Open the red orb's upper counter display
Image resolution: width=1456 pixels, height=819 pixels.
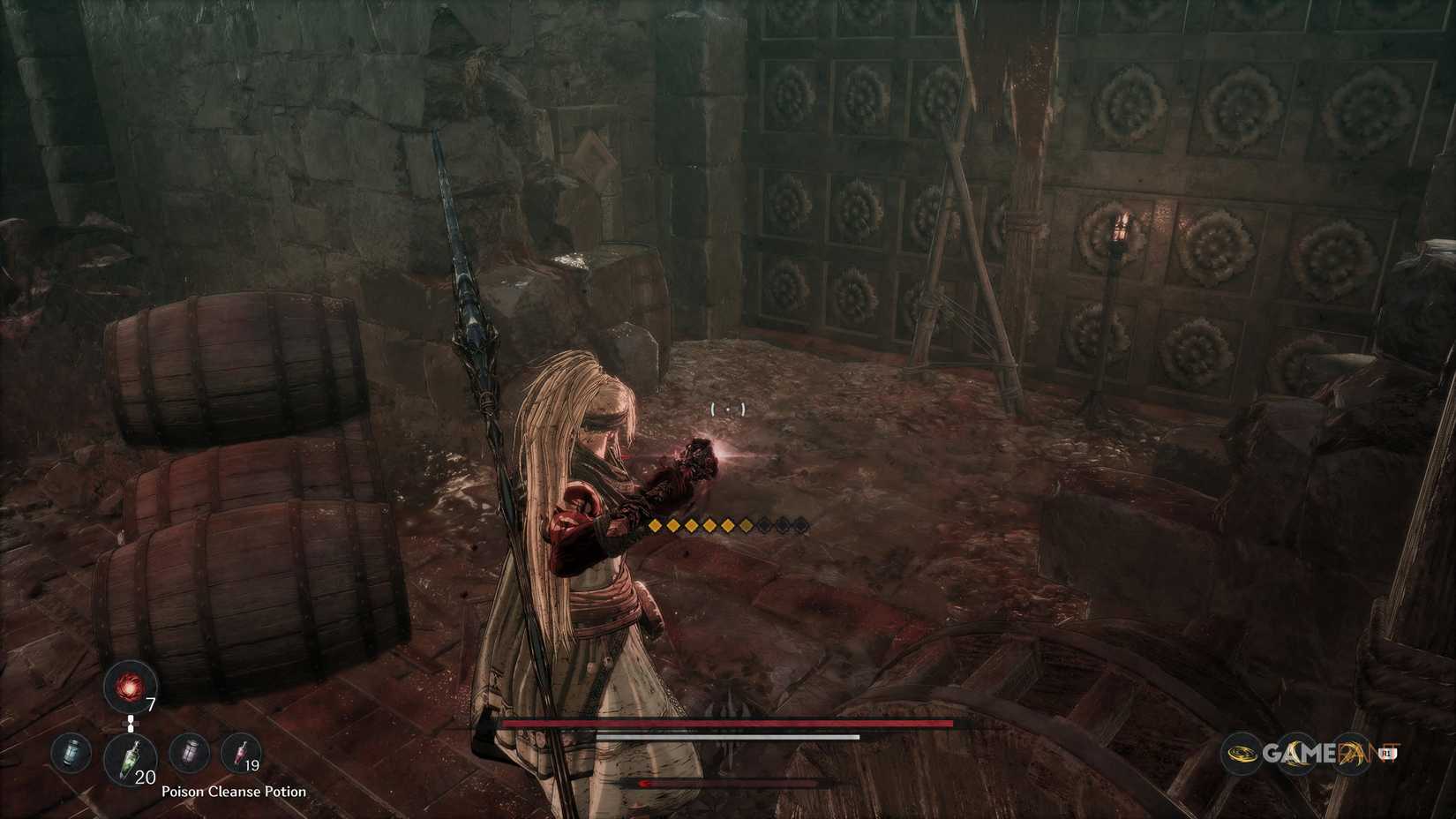pos(151,704)
